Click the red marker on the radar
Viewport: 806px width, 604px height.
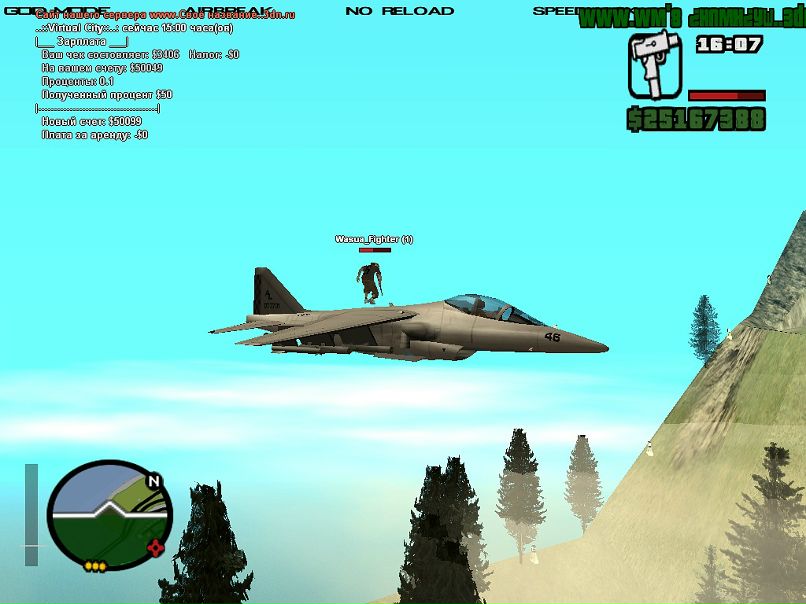tap(155, 547)
